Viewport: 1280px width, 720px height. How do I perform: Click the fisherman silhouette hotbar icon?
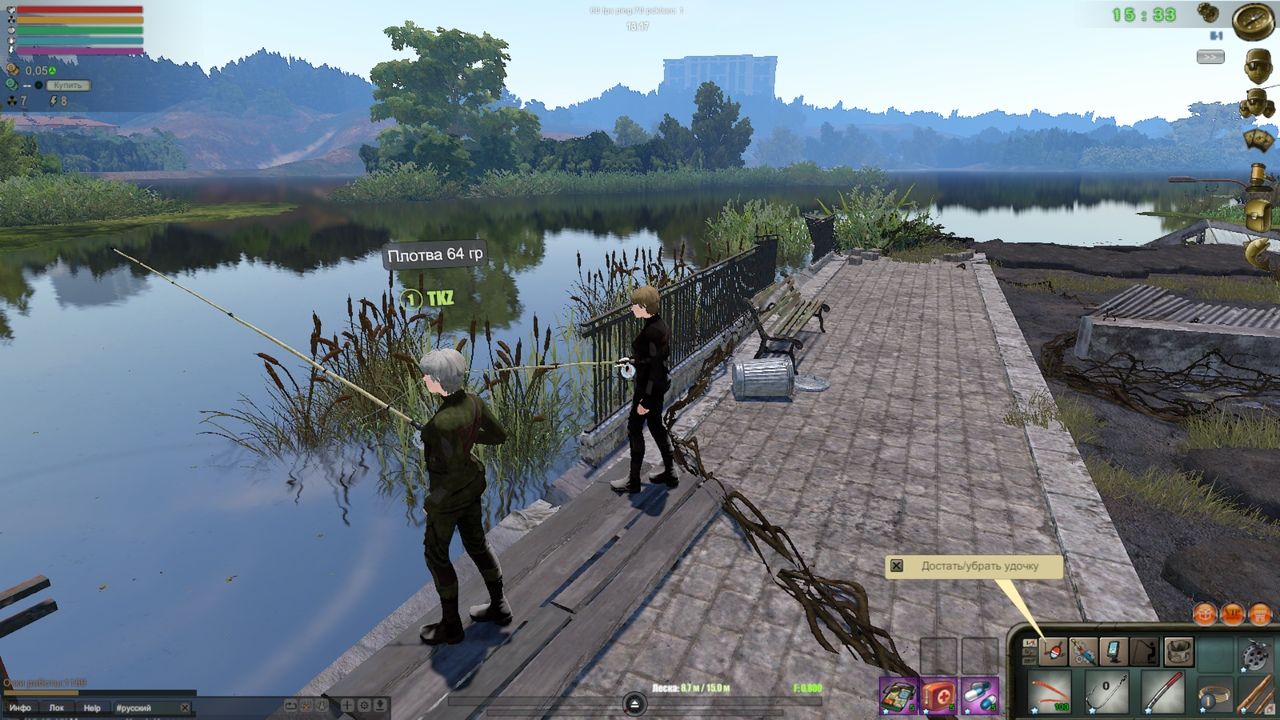1144,651
